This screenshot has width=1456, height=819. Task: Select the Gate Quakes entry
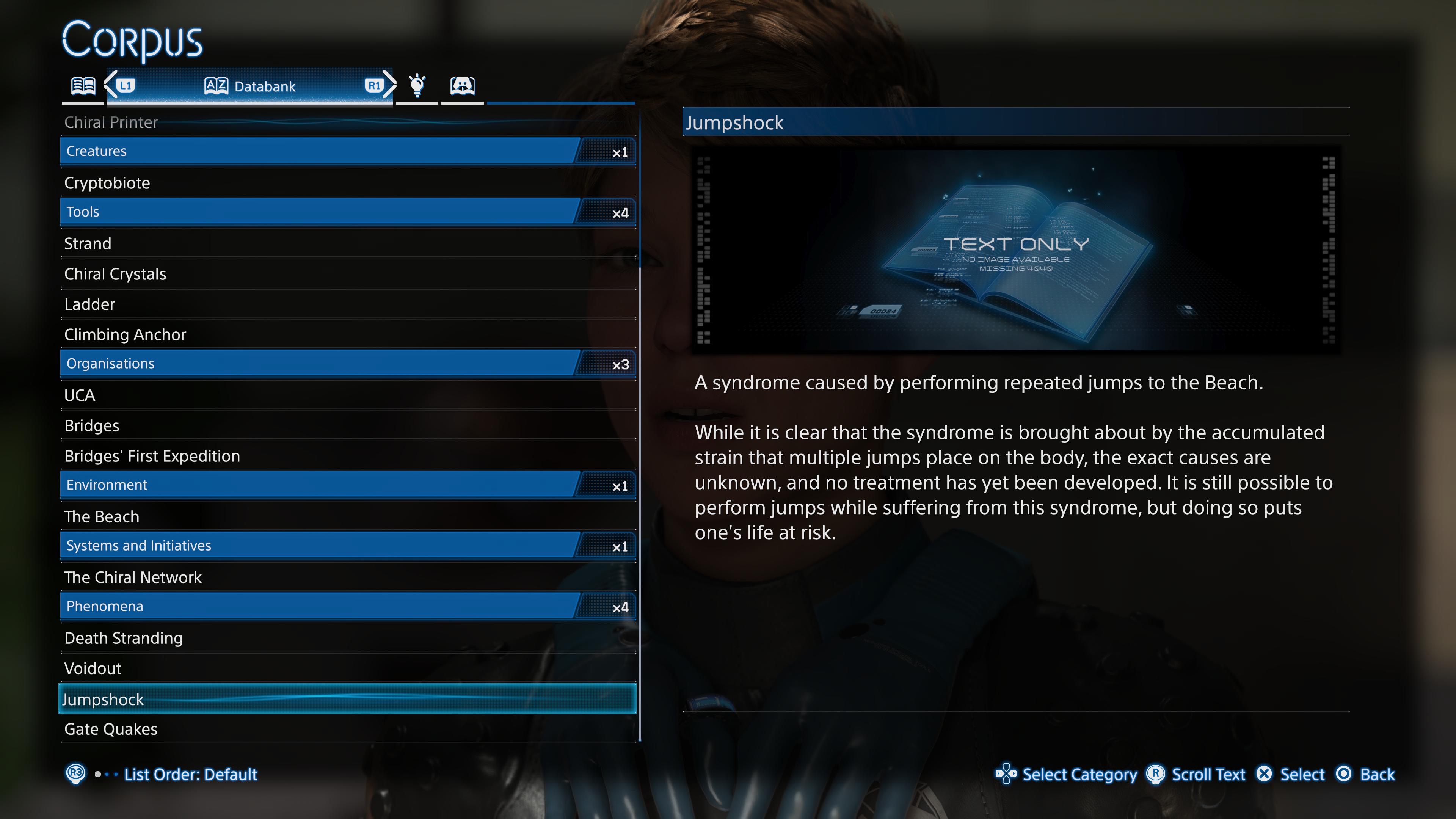coord(111,729)
